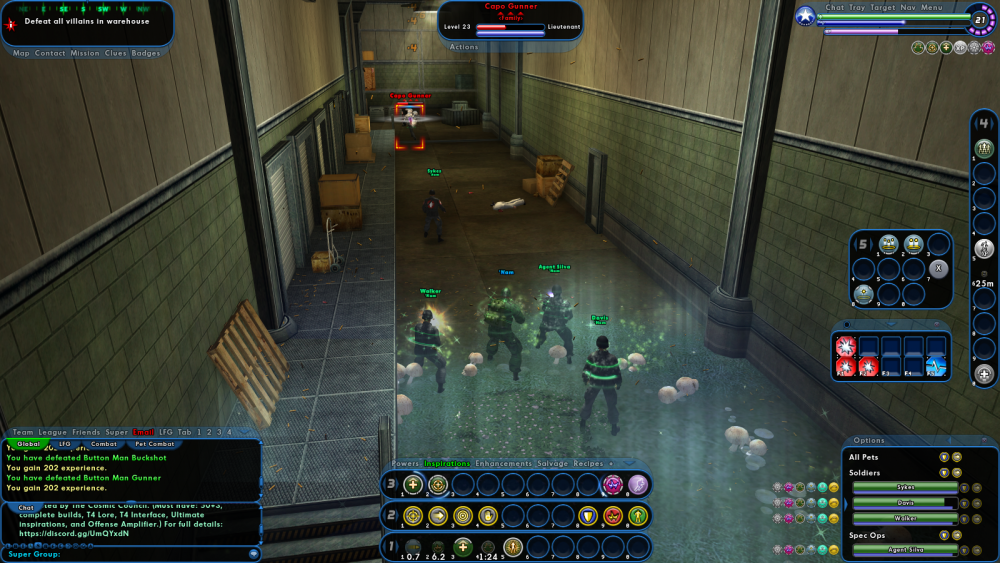The height and width of the screenshot is (563, 1000).
Task: Open the Menu from the top bar
Action: [x=931, y=7]
